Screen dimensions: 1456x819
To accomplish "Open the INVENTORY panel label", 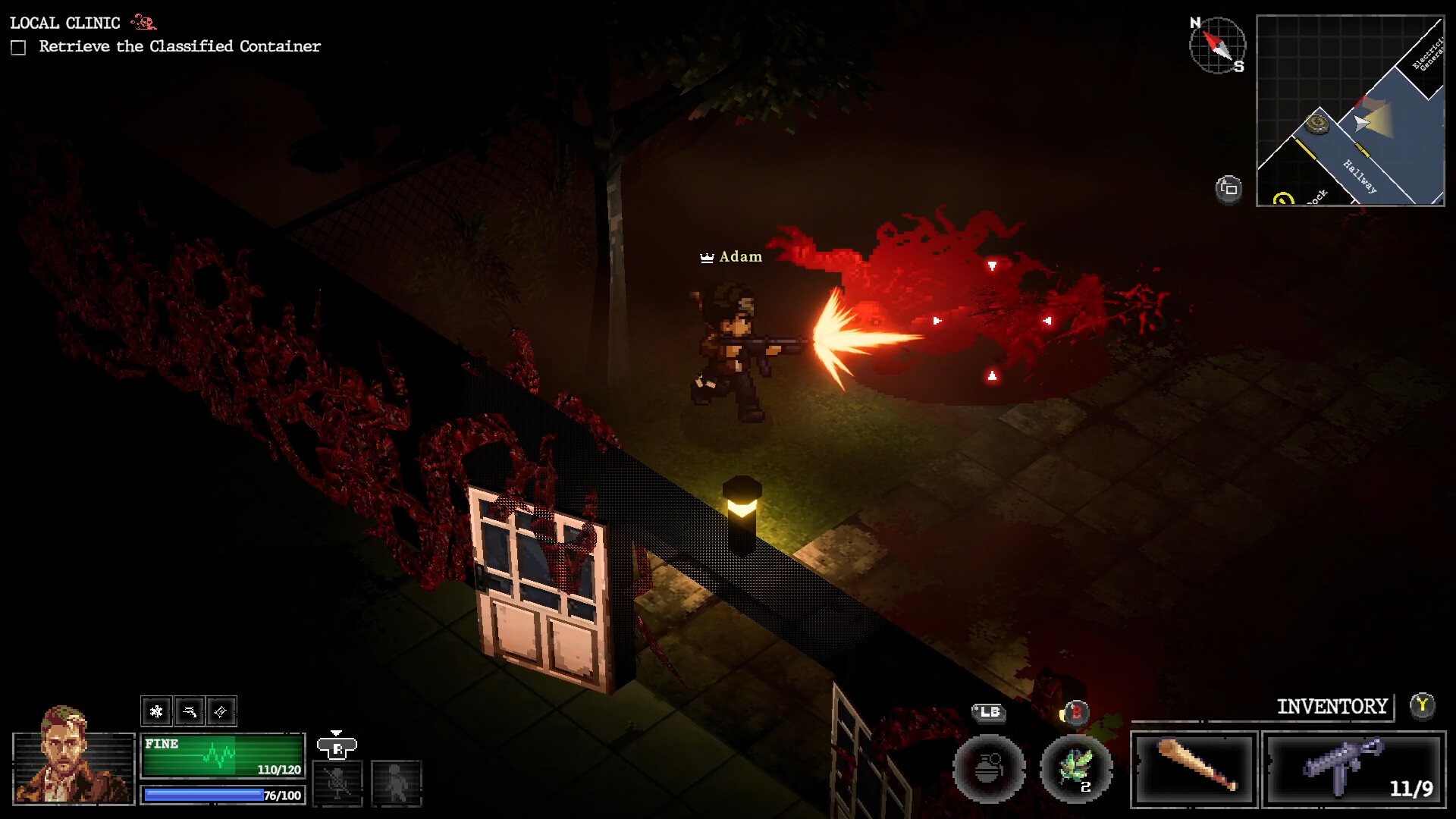I will click(1332, 707).
